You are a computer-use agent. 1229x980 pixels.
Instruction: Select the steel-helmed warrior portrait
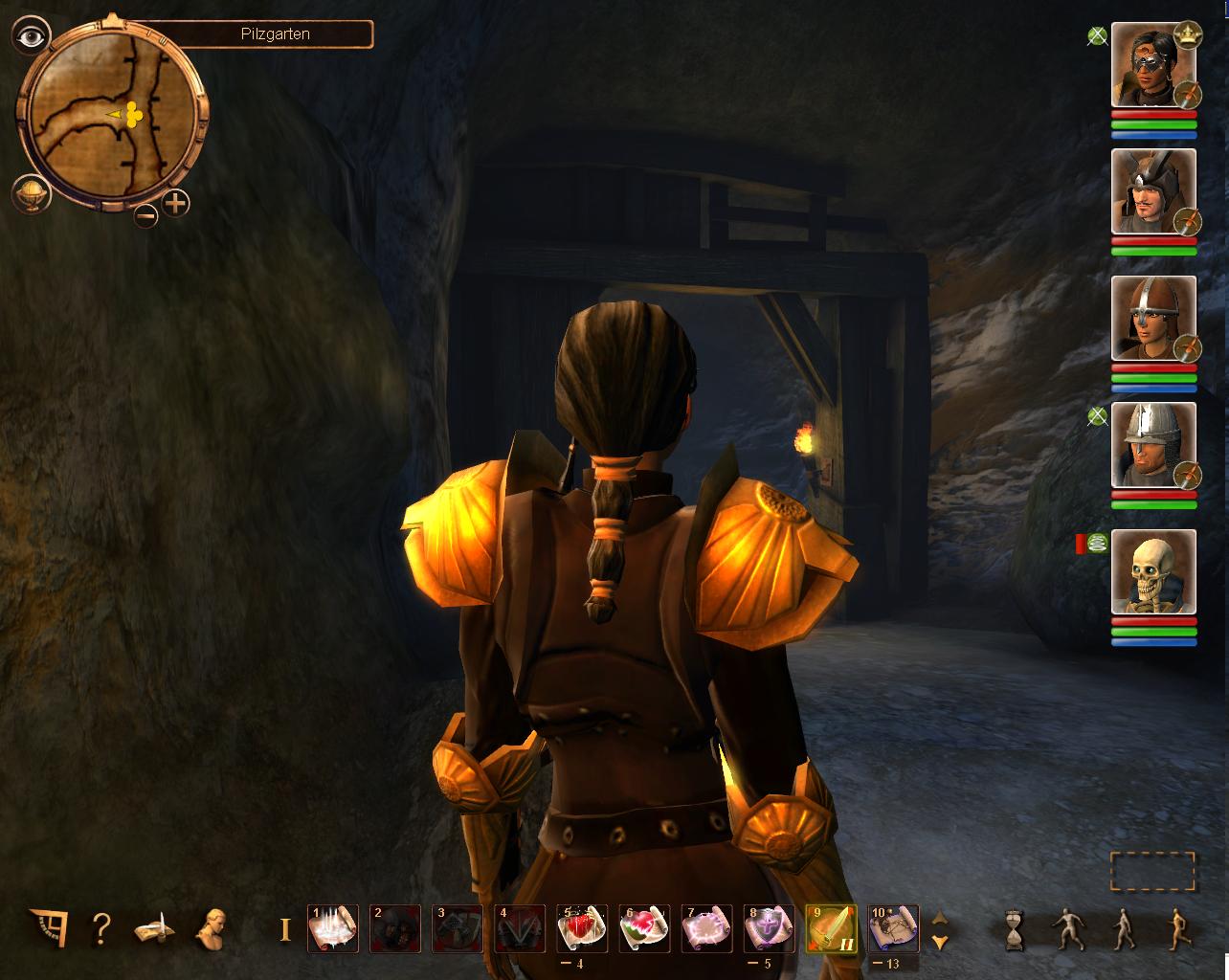coord(1153,445)
